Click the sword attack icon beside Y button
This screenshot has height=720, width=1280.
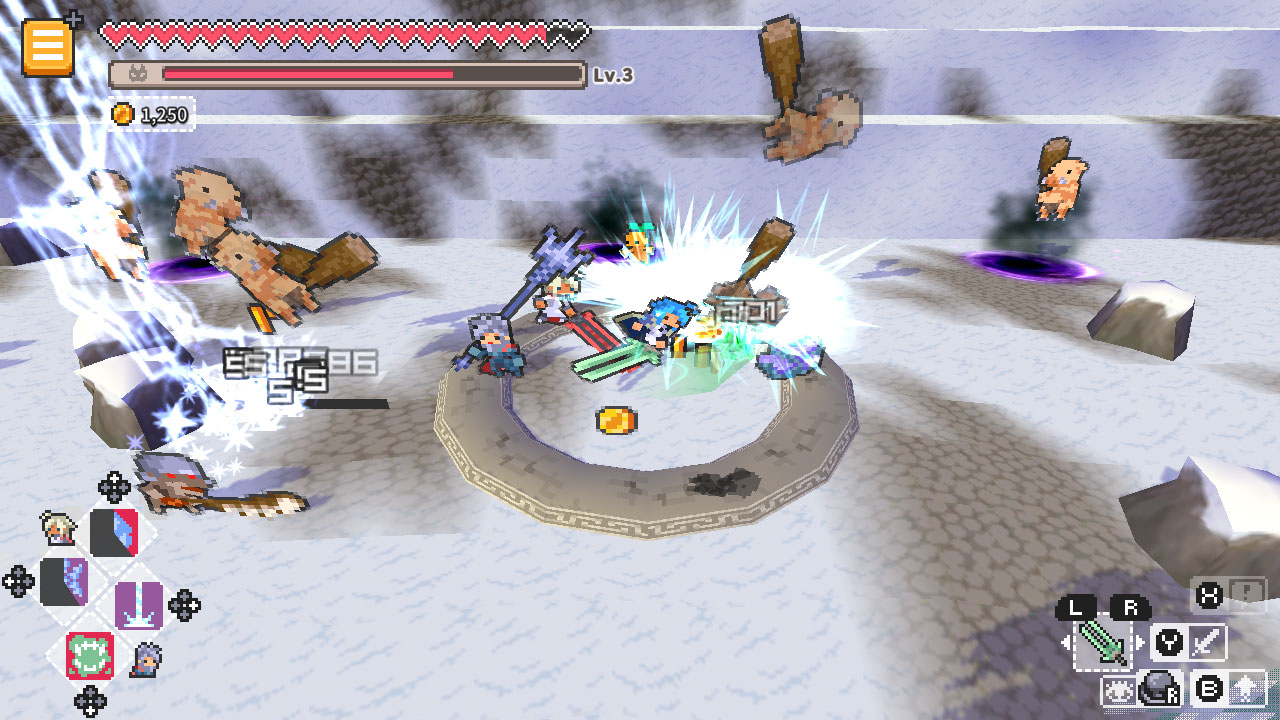click(x=1207, y=641)
